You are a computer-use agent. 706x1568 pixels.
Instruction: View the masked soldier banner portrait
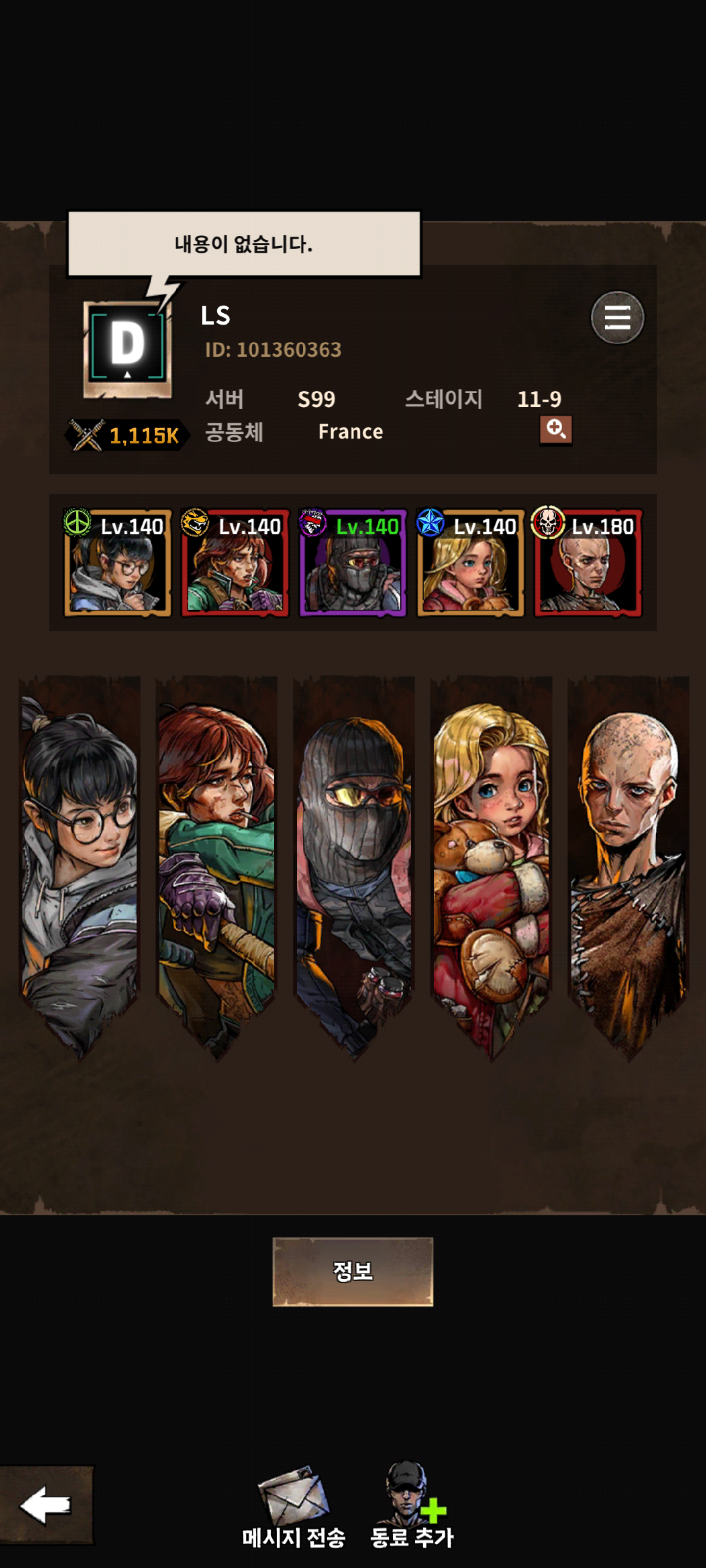pyautogui.click(x=353, y=864)
